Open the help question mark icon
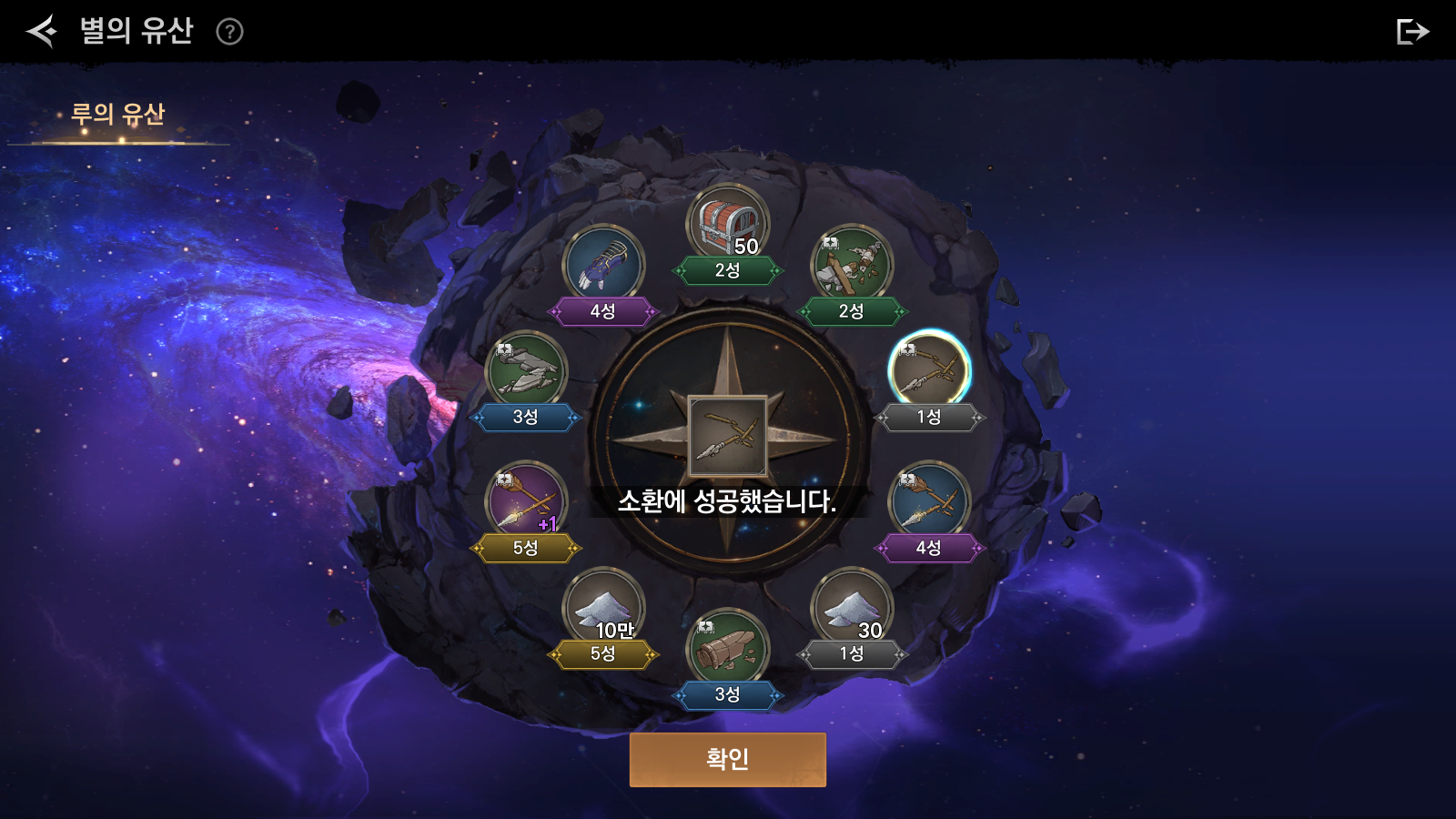The height and width of the screenshot is (819, 1456). click(x=229, y=32)
